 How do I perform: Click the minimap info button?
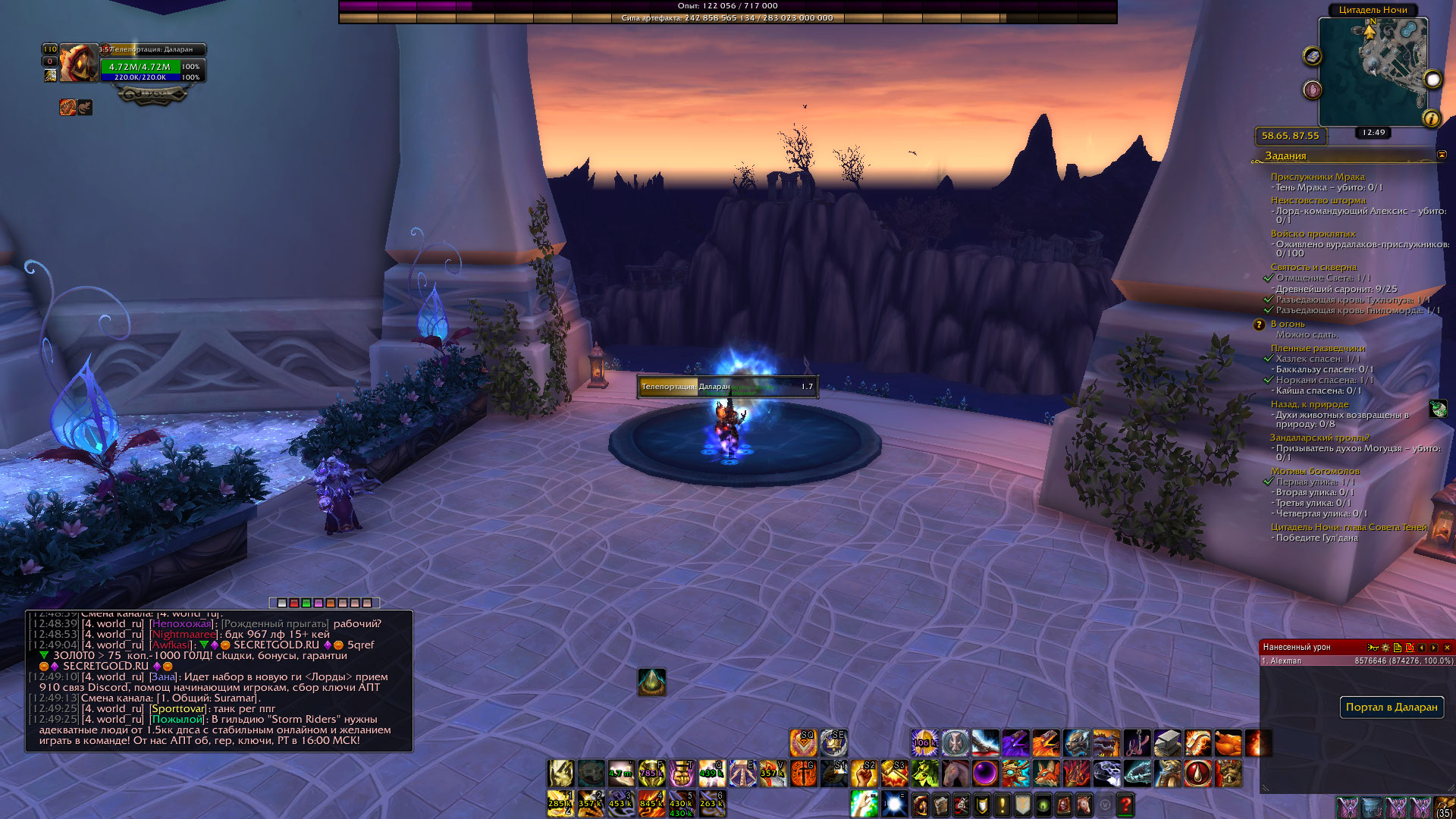pos(1431,118)
